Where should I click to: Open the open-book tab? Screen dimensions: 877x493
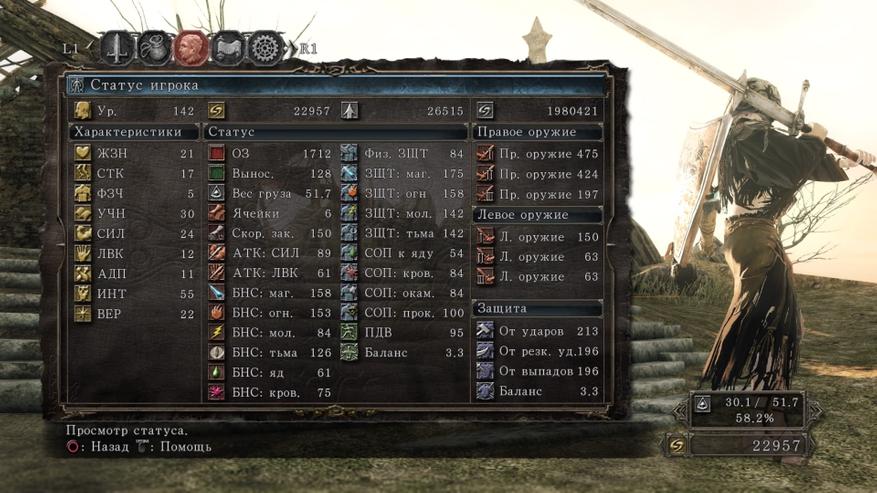pos(229,47)
